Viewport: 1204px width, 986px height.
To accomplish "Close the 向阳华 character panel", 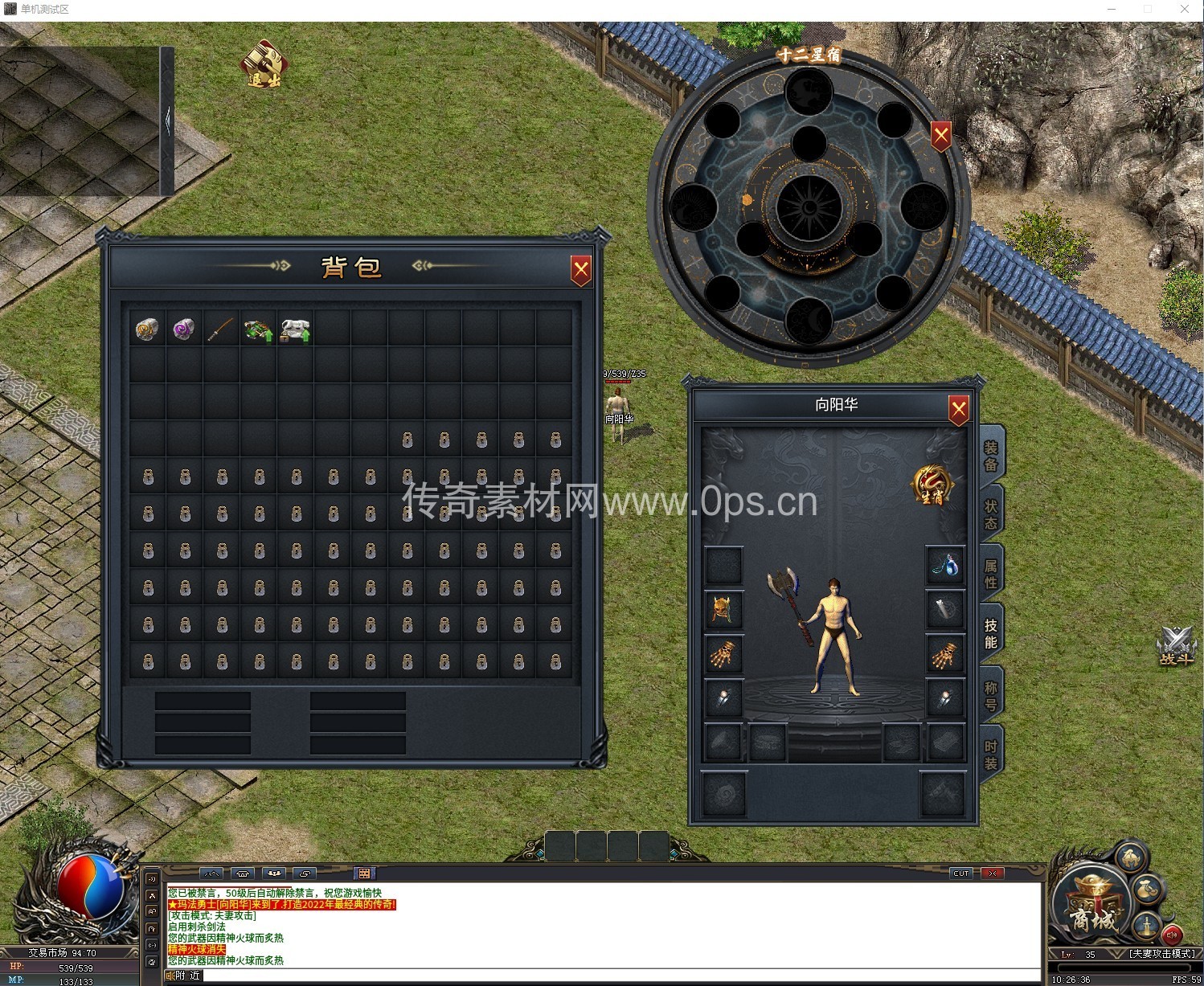I will click(958, 409).
